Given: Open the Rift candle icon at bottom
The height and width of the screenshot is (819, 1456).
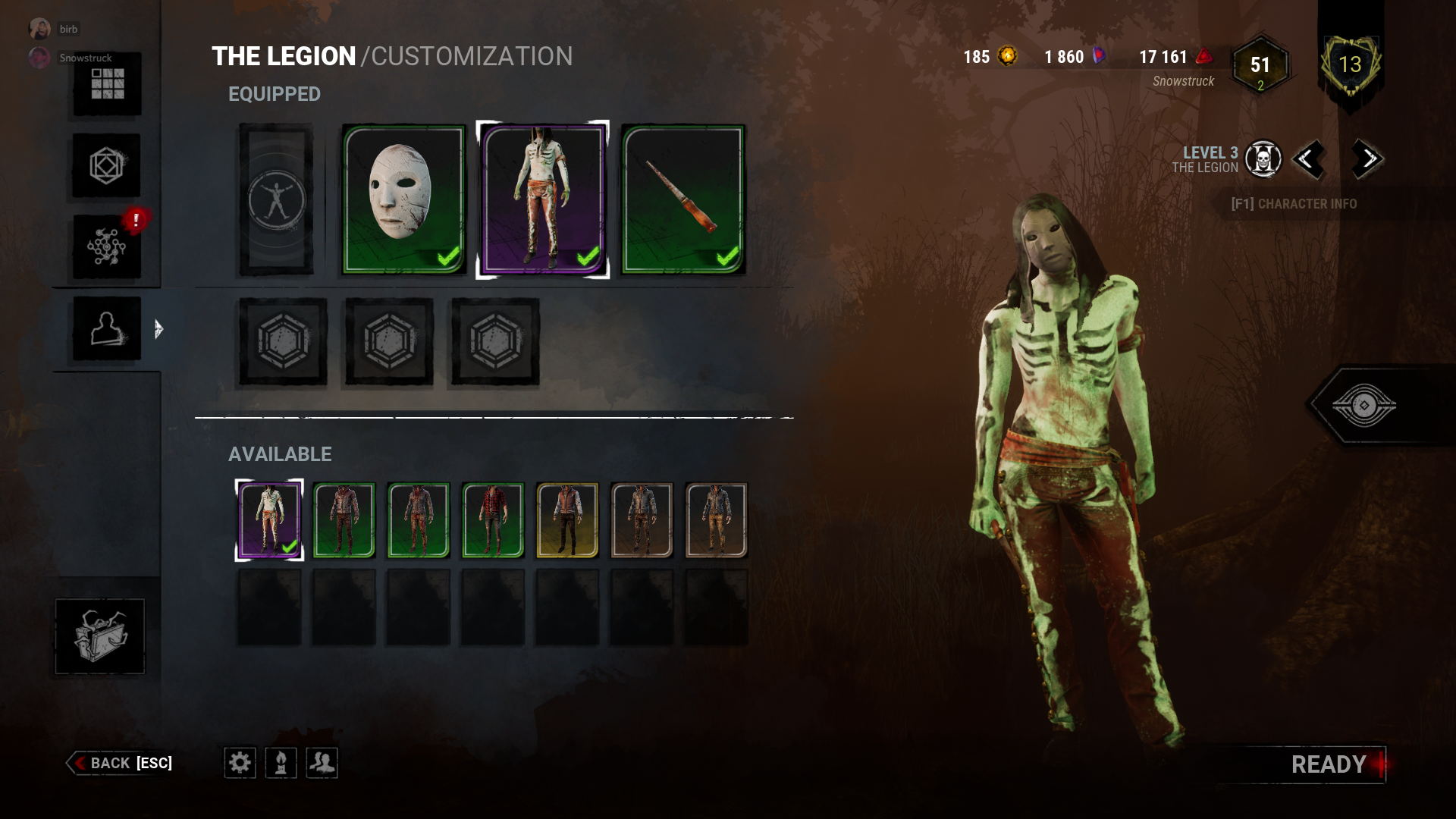Looking at the screenshot, I should pos(281,763).
